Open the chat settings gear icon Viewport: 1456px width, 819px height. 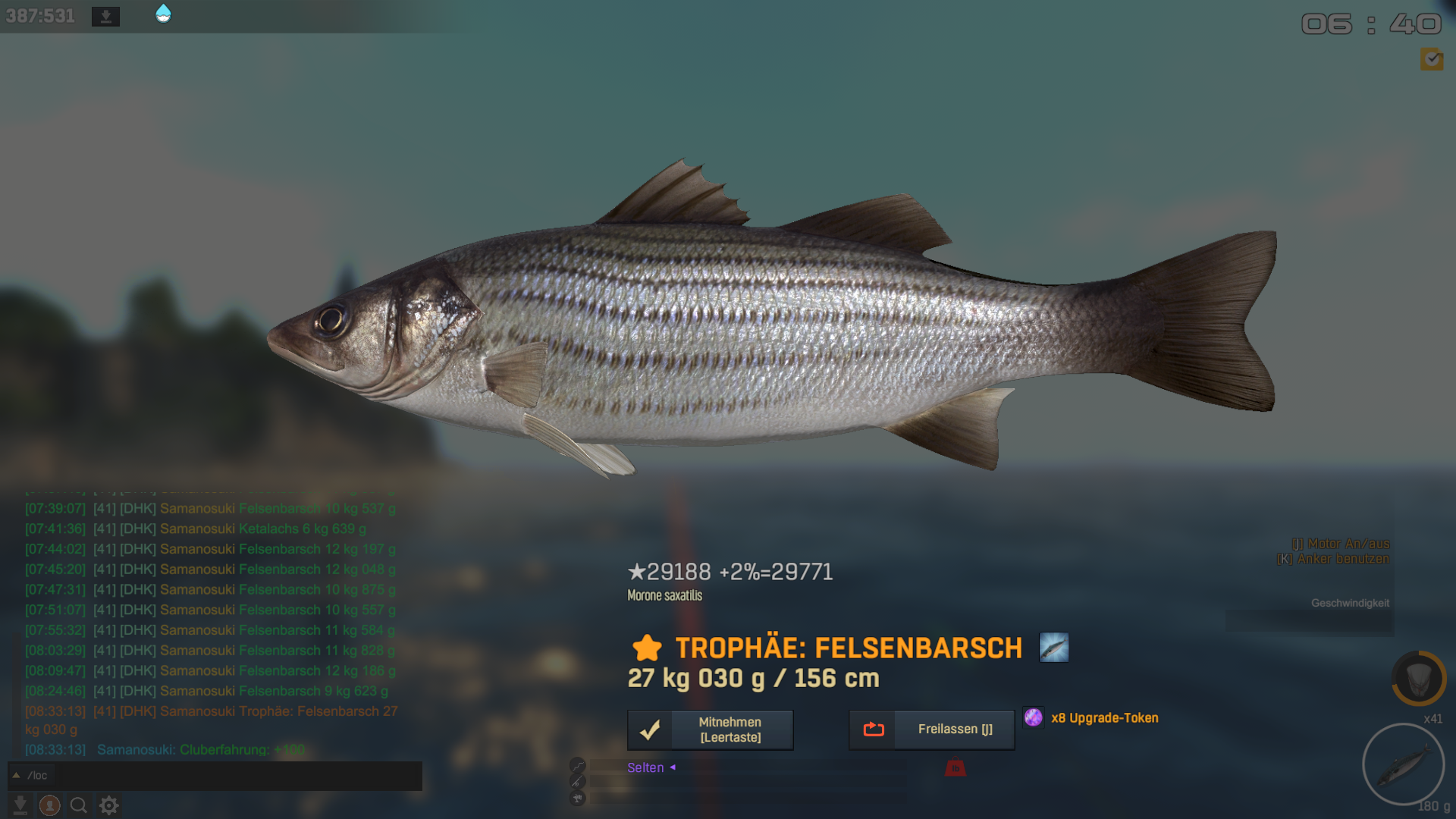109,805
